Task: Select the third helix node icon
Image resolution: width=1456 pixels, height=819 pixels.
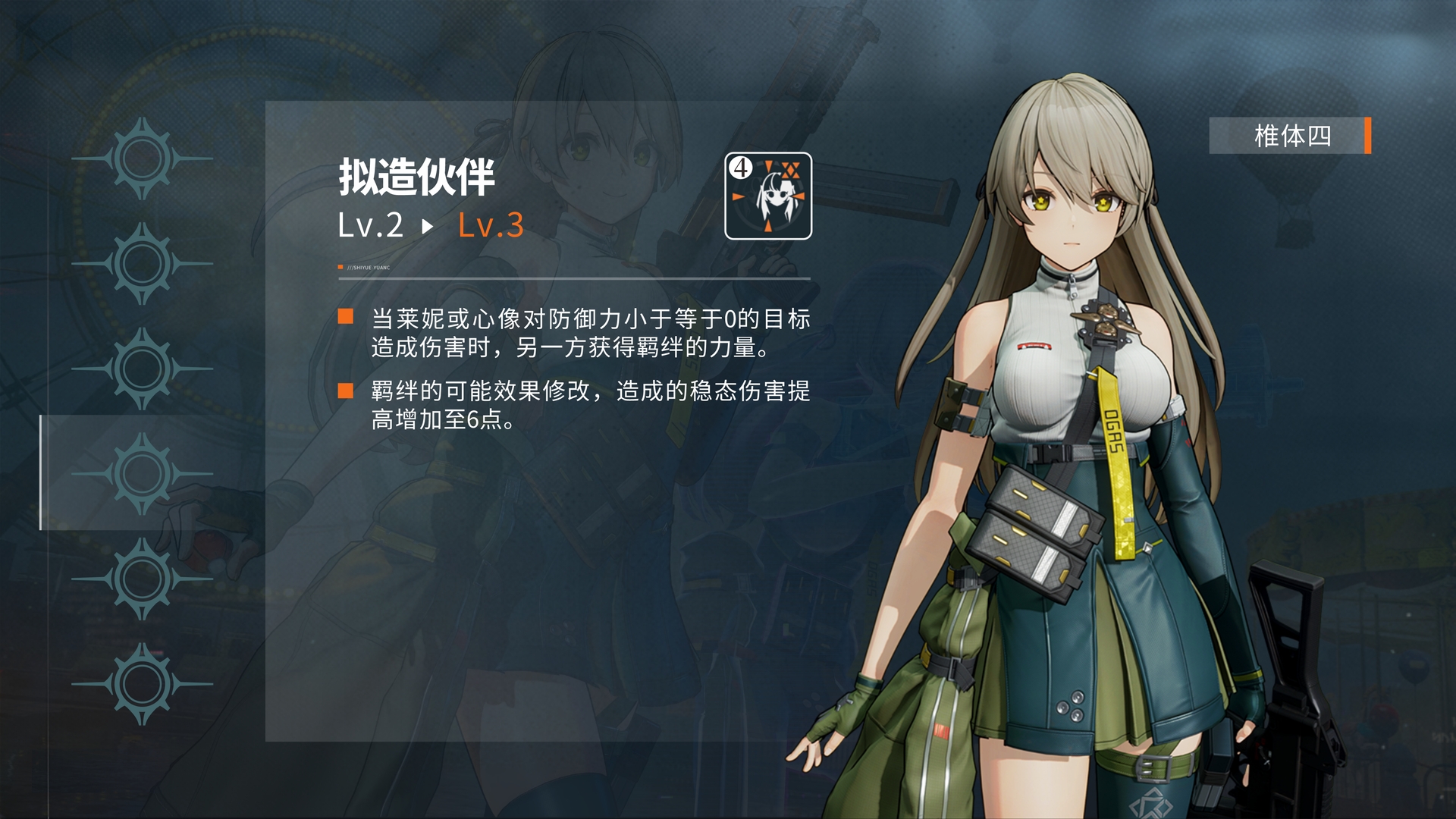Action: (141, 366)
